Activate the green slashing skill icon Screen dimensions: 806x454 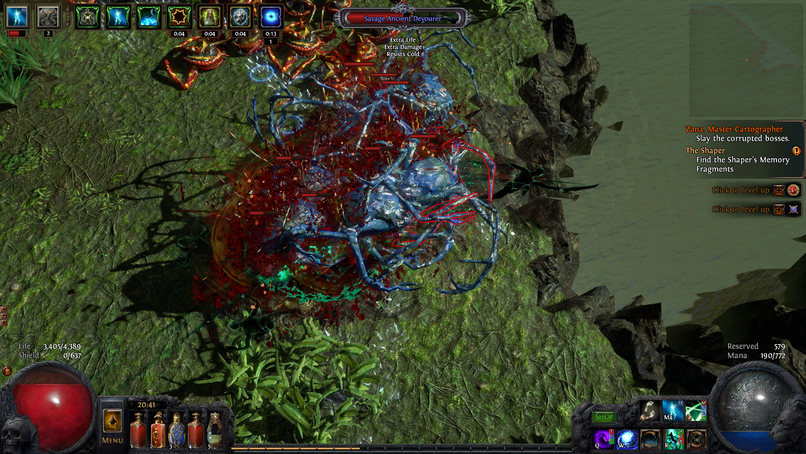pyautogui.click(x=696, y=411)
